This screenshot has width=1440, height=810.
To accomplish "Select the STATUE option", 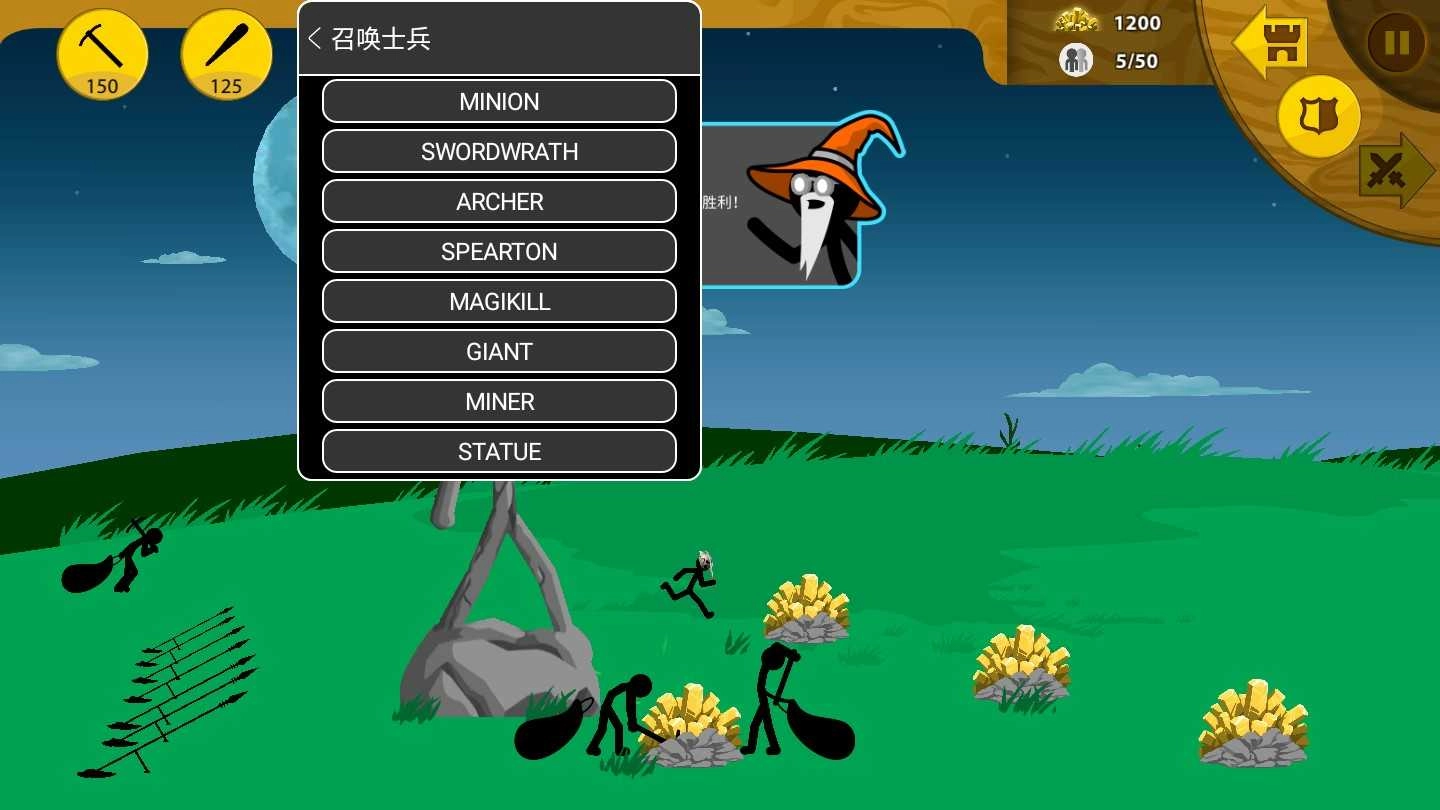I will pyautogui.click(x=499, y=451).
